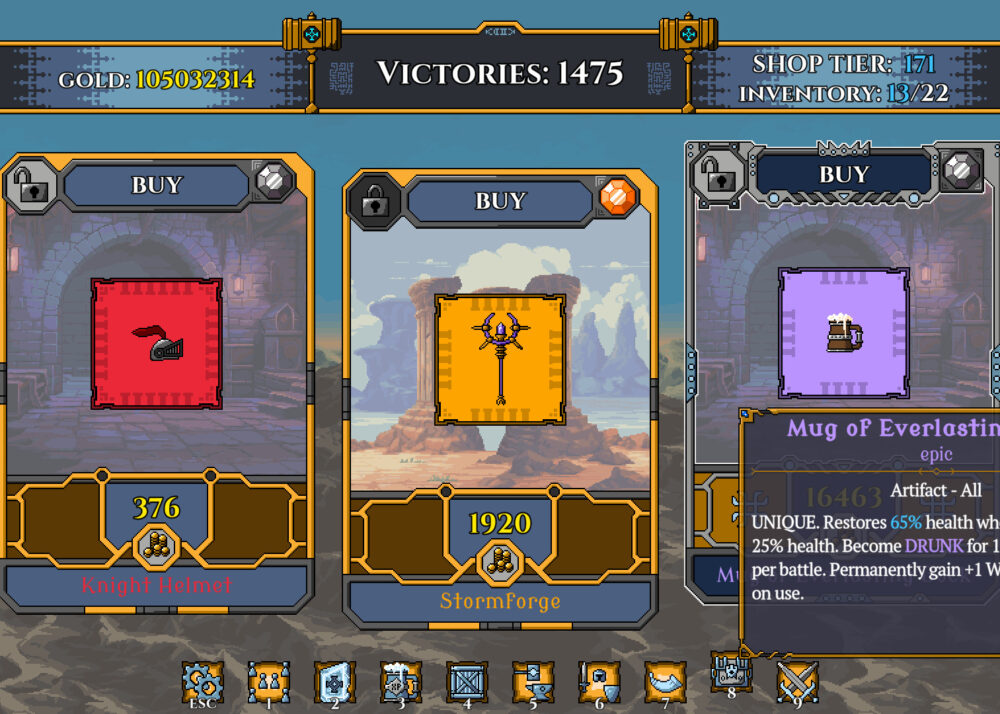Viewport: 1000px width, 714px height.
Task: Open the beer mug tavern icon
Action: pyautogui.click(x=400, y=682)
